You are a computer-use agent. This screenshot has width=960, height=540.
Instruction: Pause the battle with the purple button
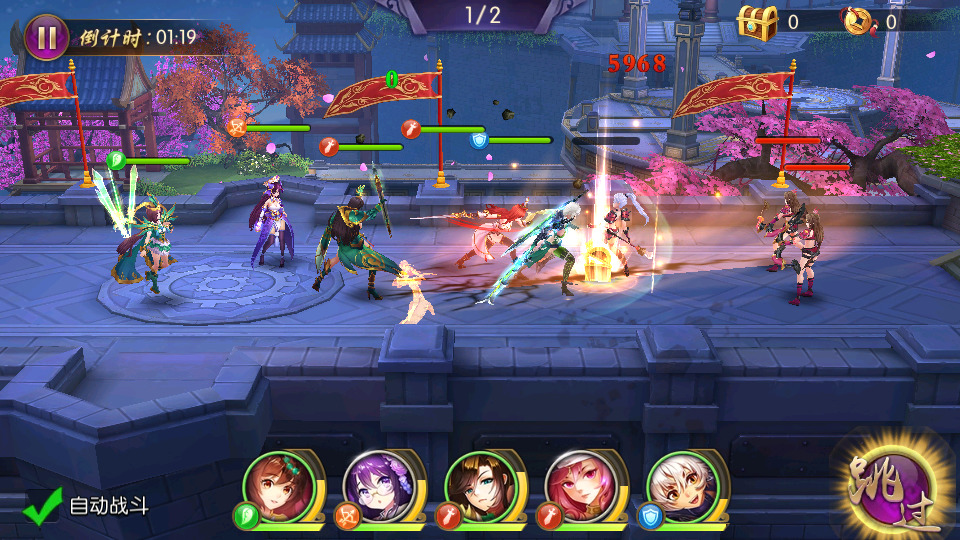46,37
